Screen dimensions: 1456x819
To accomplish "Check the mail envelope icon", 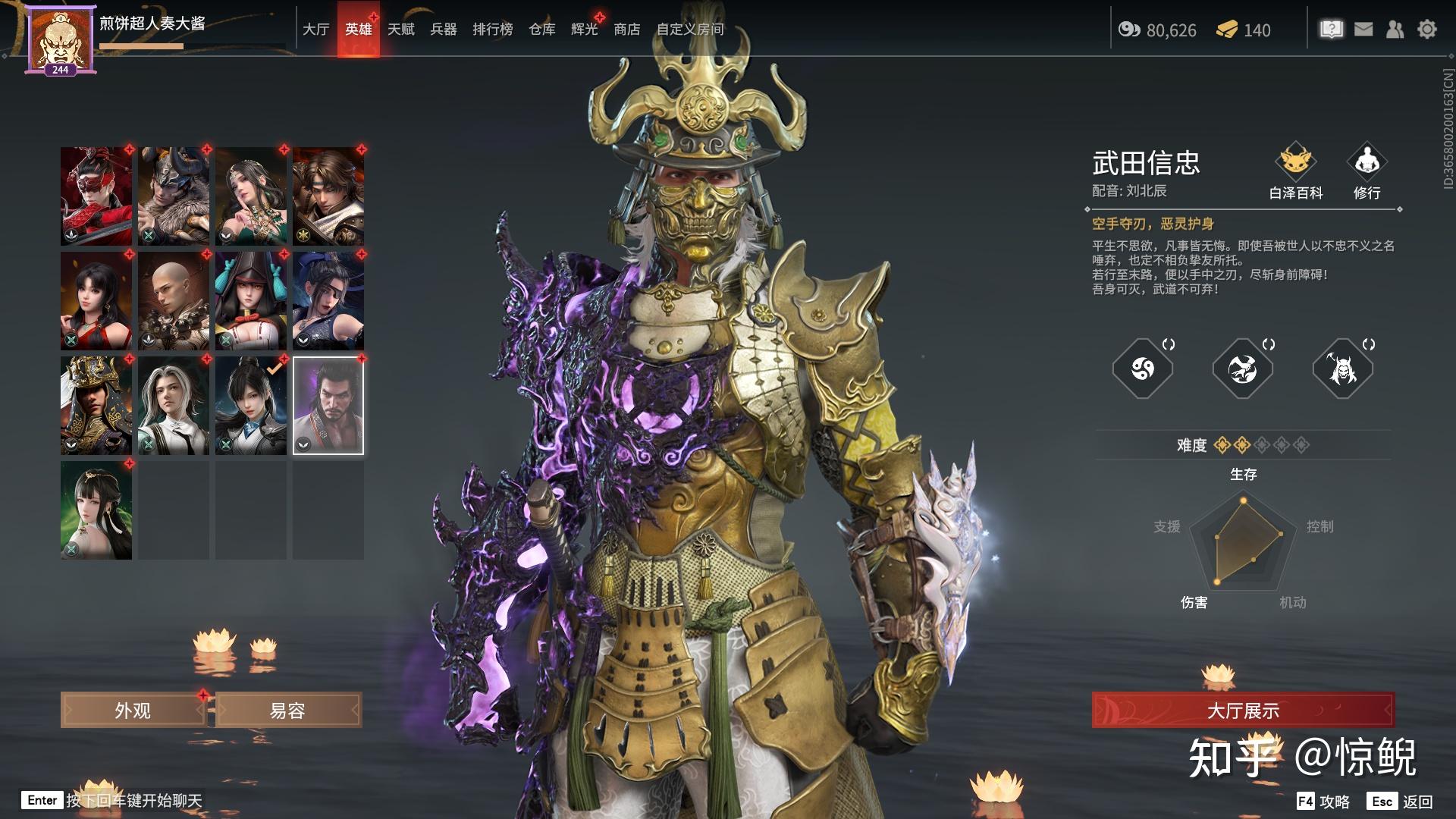I will pyautogui.click(x=1363, y=30).
